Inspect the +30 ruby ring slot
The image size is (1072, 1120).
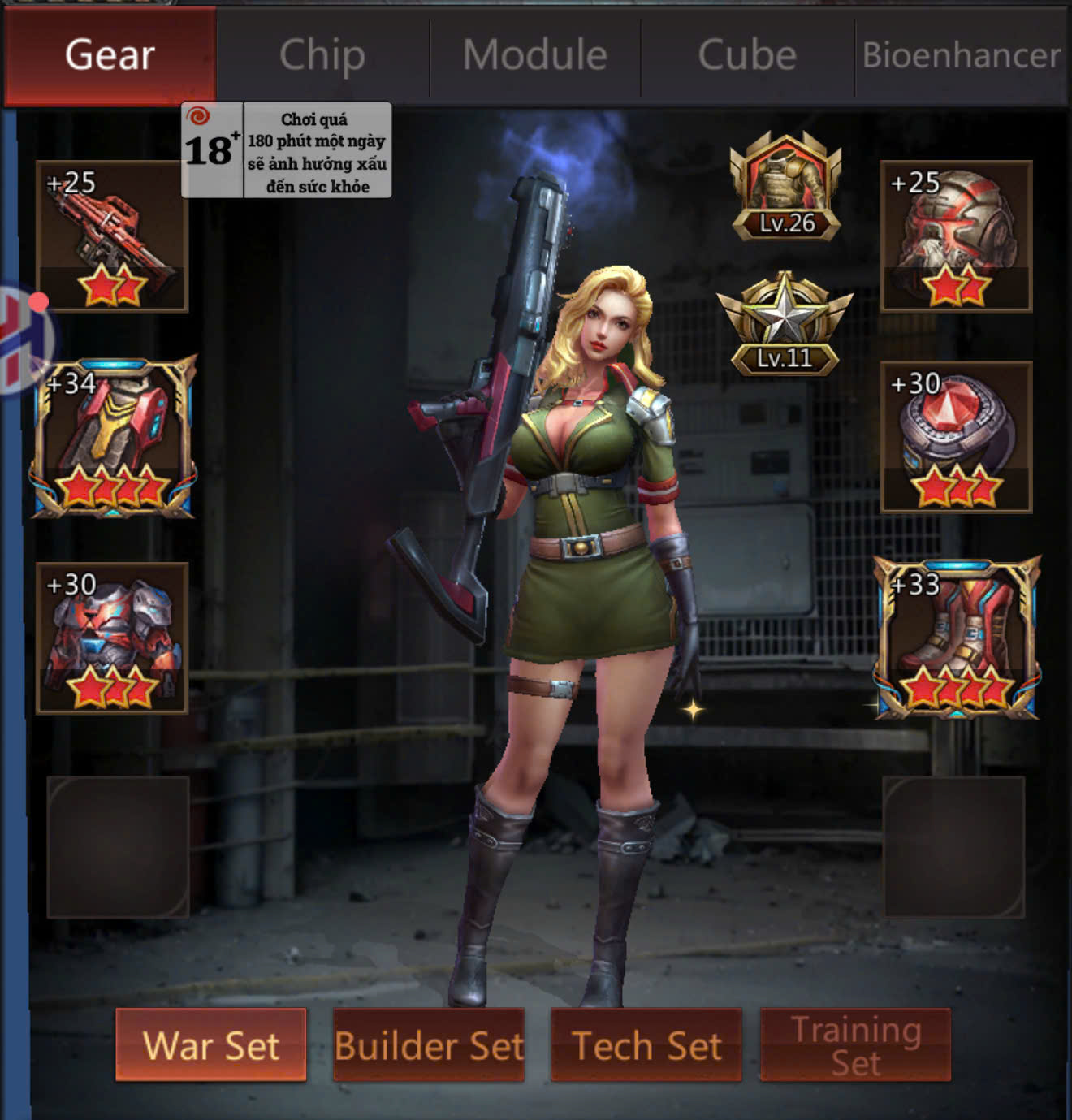957,437
